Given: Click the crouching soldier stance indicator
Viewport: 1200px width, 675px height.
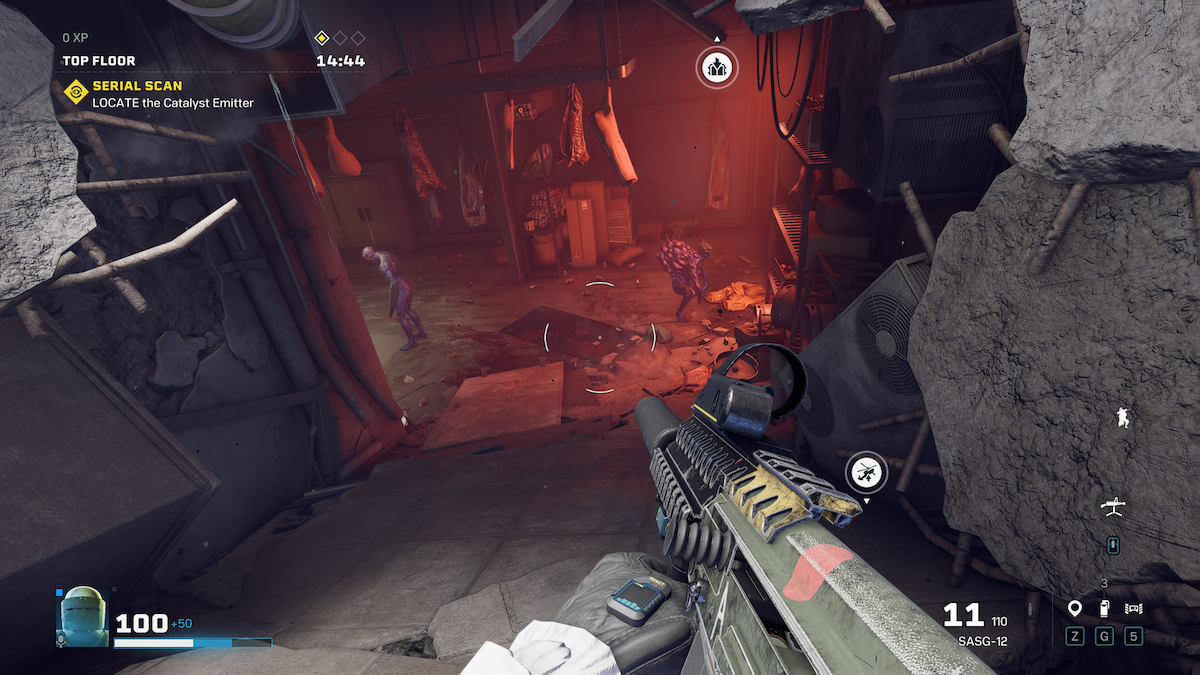Looking at the screenshot, I should pyautogui.click(x=1124, y=419).
